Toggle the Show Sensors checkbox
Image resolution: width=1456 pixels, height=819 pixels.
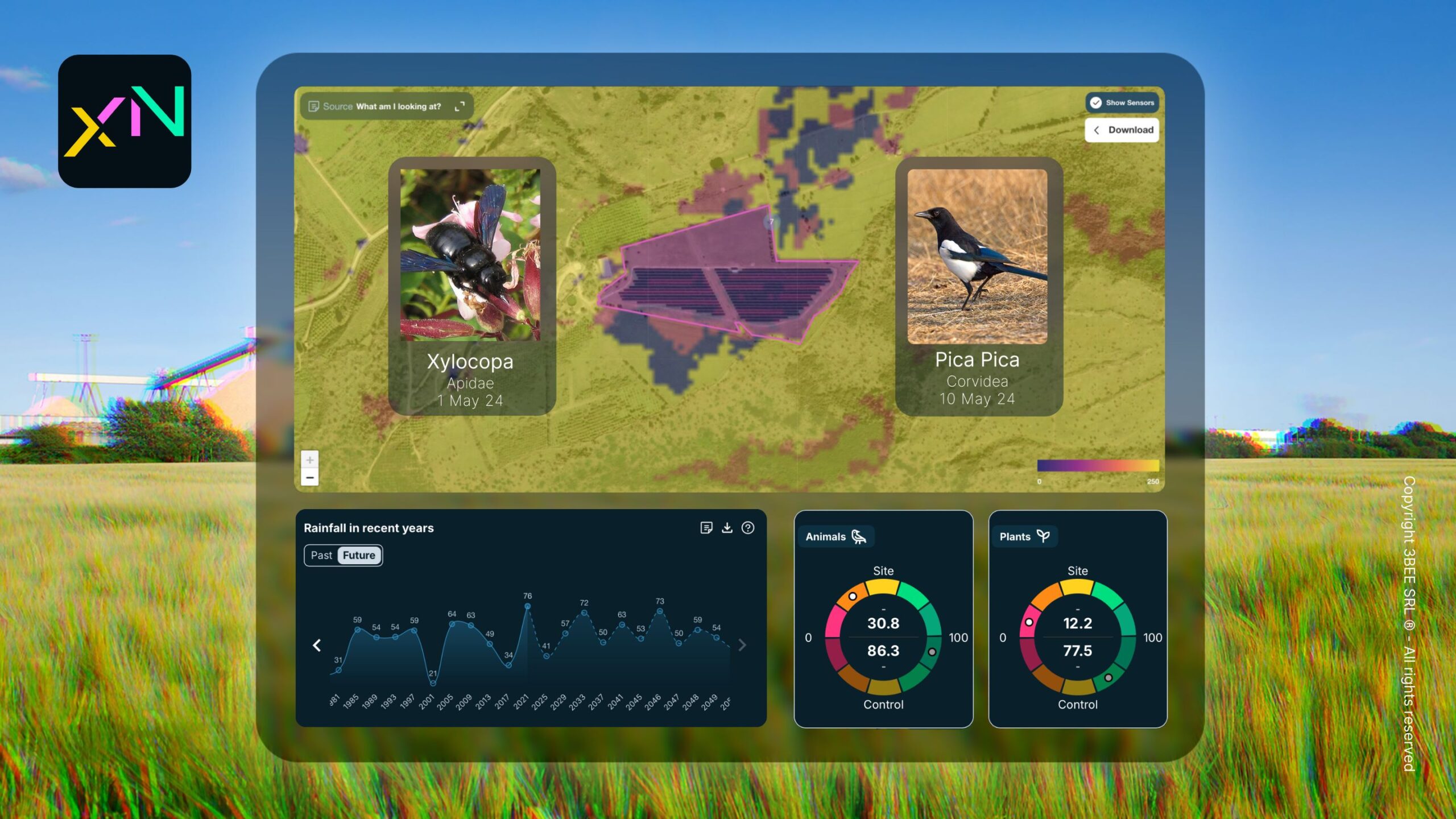1096,103
